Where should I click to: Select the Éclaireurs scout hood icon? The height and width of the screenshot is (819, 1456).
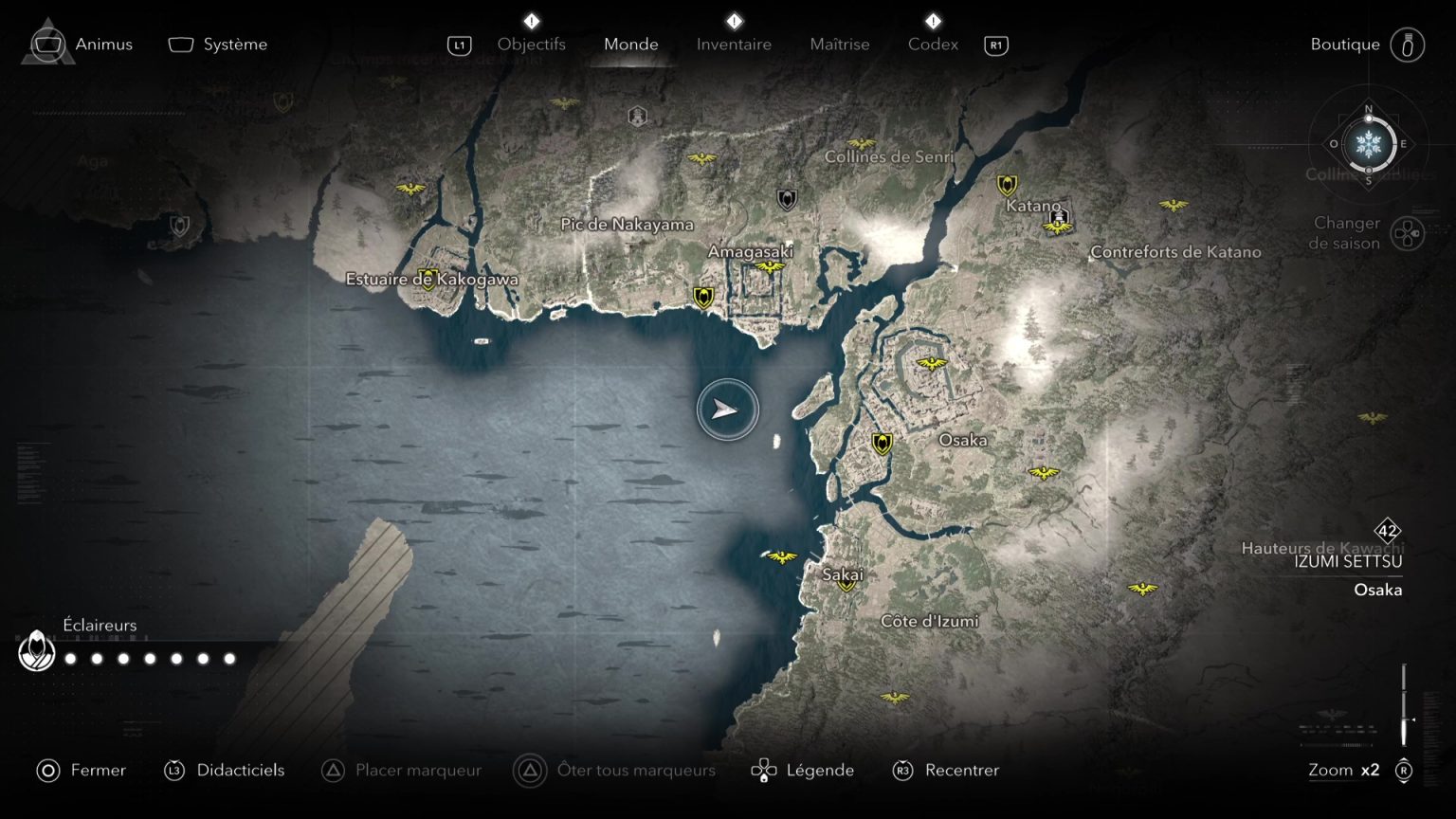coord(36,652)
